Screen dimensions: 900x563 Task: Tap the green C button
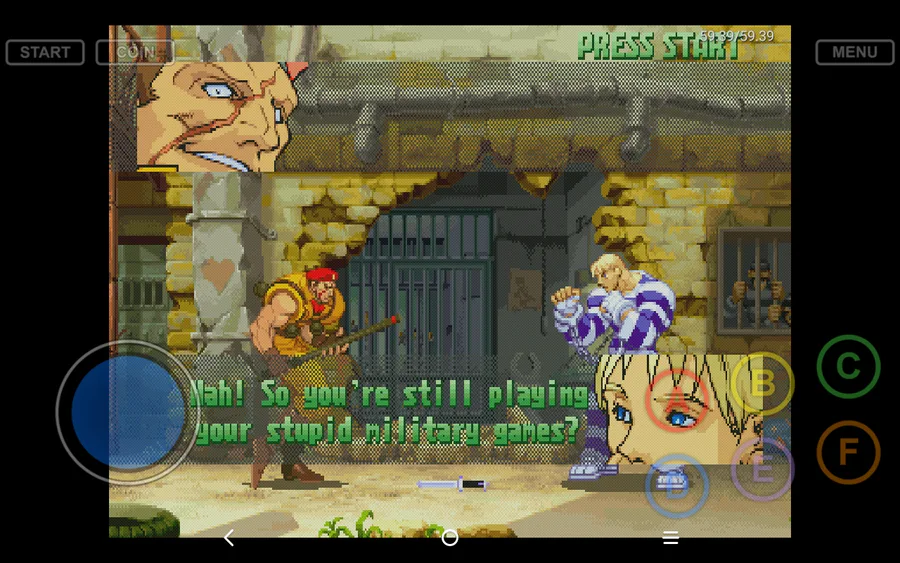(x=848, y=367)
